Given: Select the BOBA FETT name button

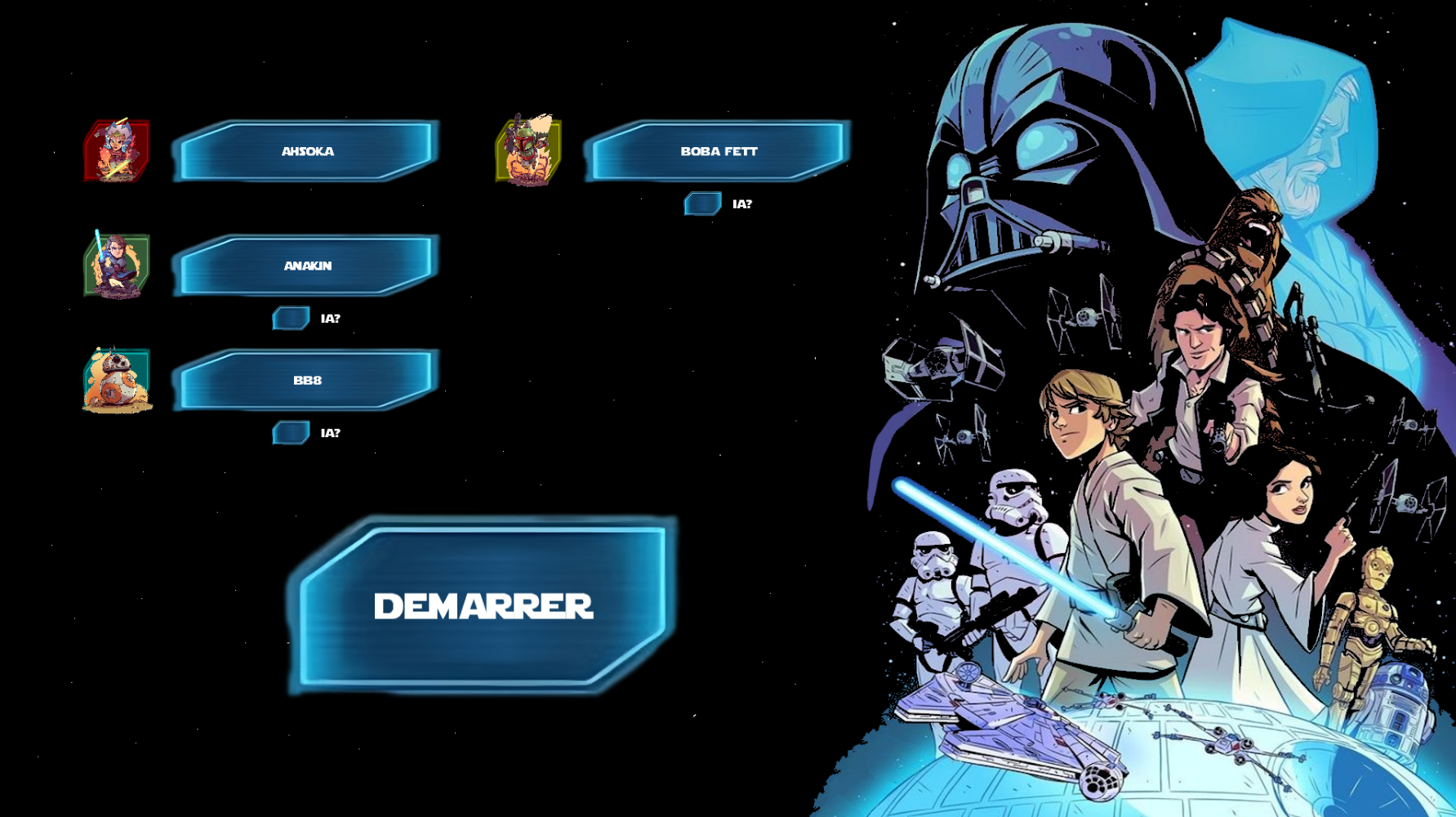Looking at the screenshot, I should pos(719,151).
